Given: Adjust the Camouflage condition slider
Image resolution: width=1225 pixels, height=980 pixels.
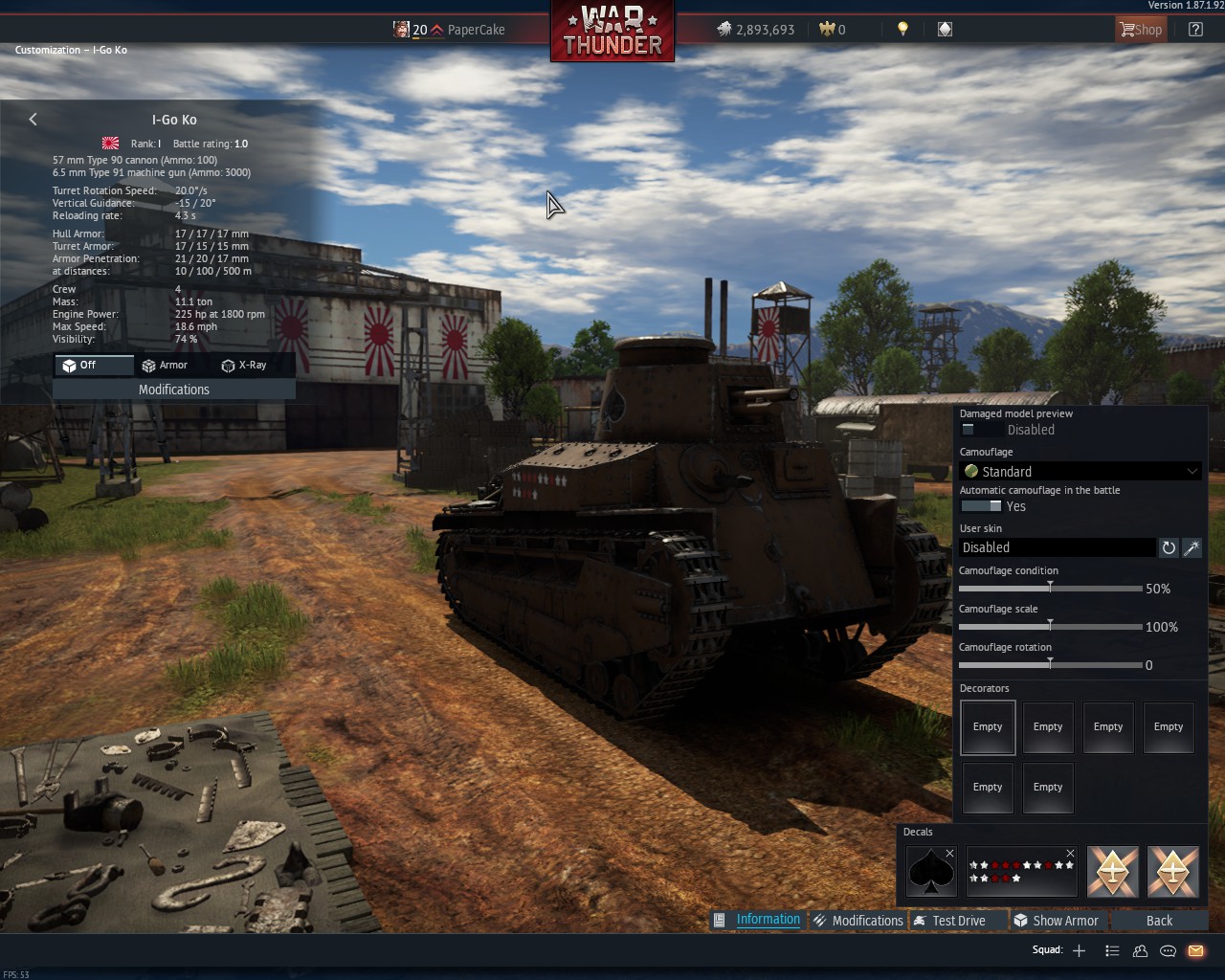Looking at the screenshot, I should pyautogui.click(x=1050, y=588).
